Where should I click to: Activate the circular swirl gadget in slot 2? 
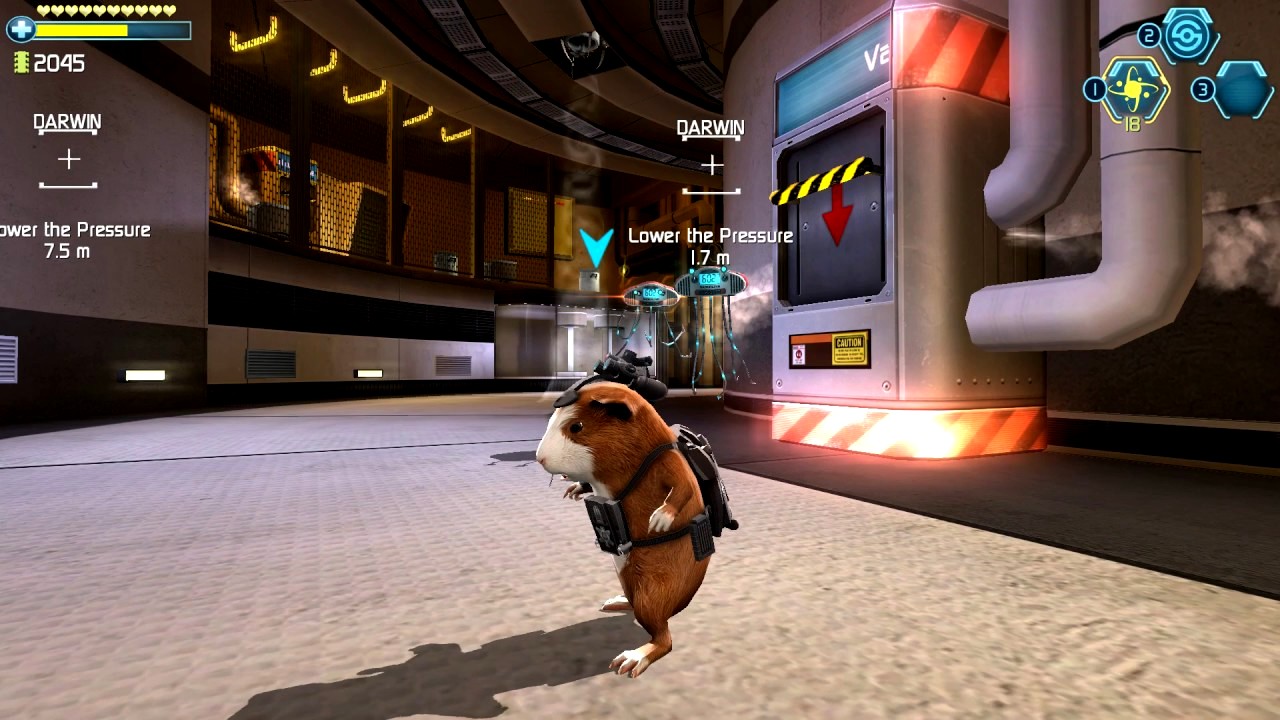1190,36
